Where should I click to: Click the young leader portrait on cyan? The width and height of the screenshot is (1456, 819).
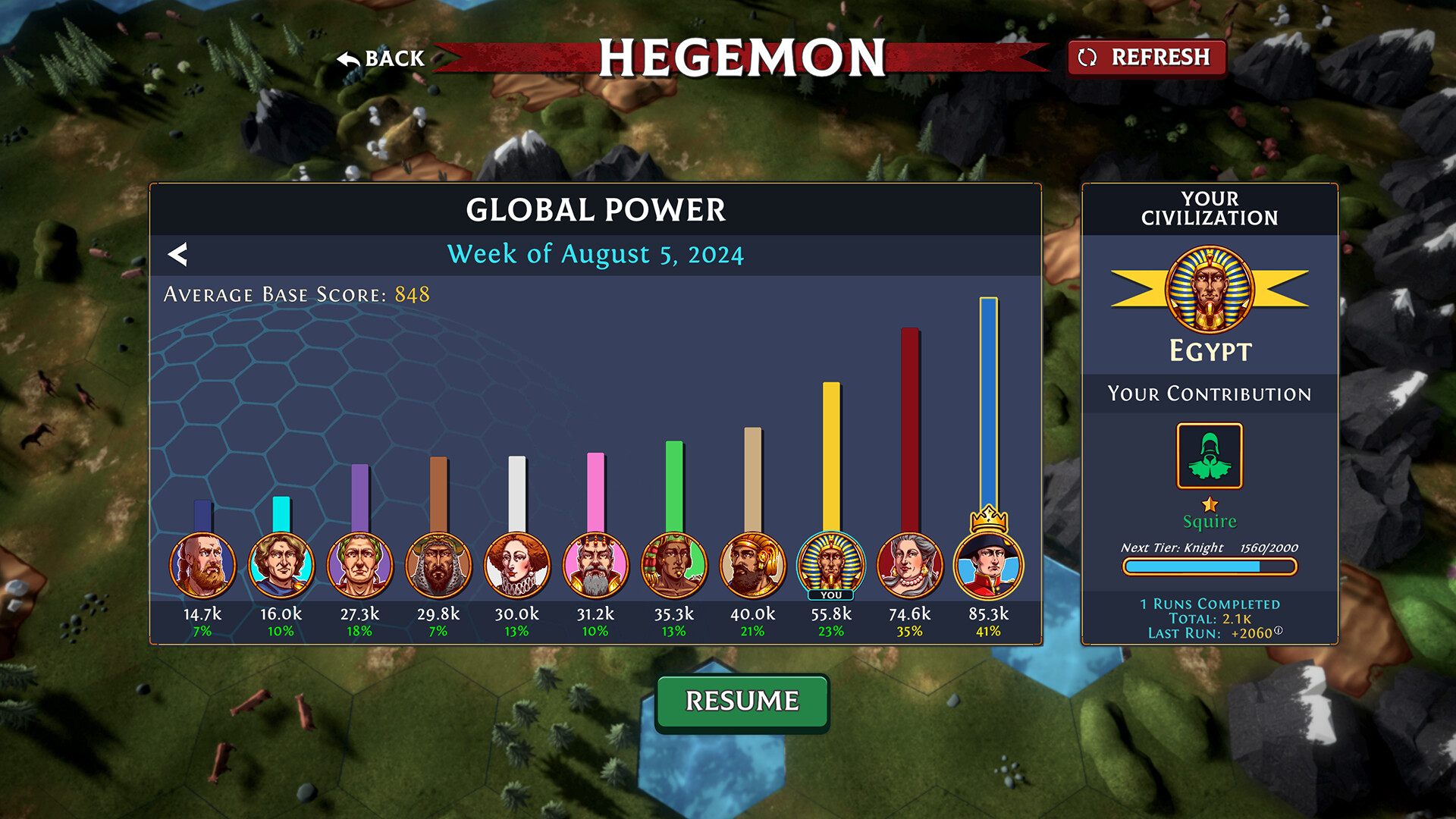pyautogui.click(x=281, y=565)
